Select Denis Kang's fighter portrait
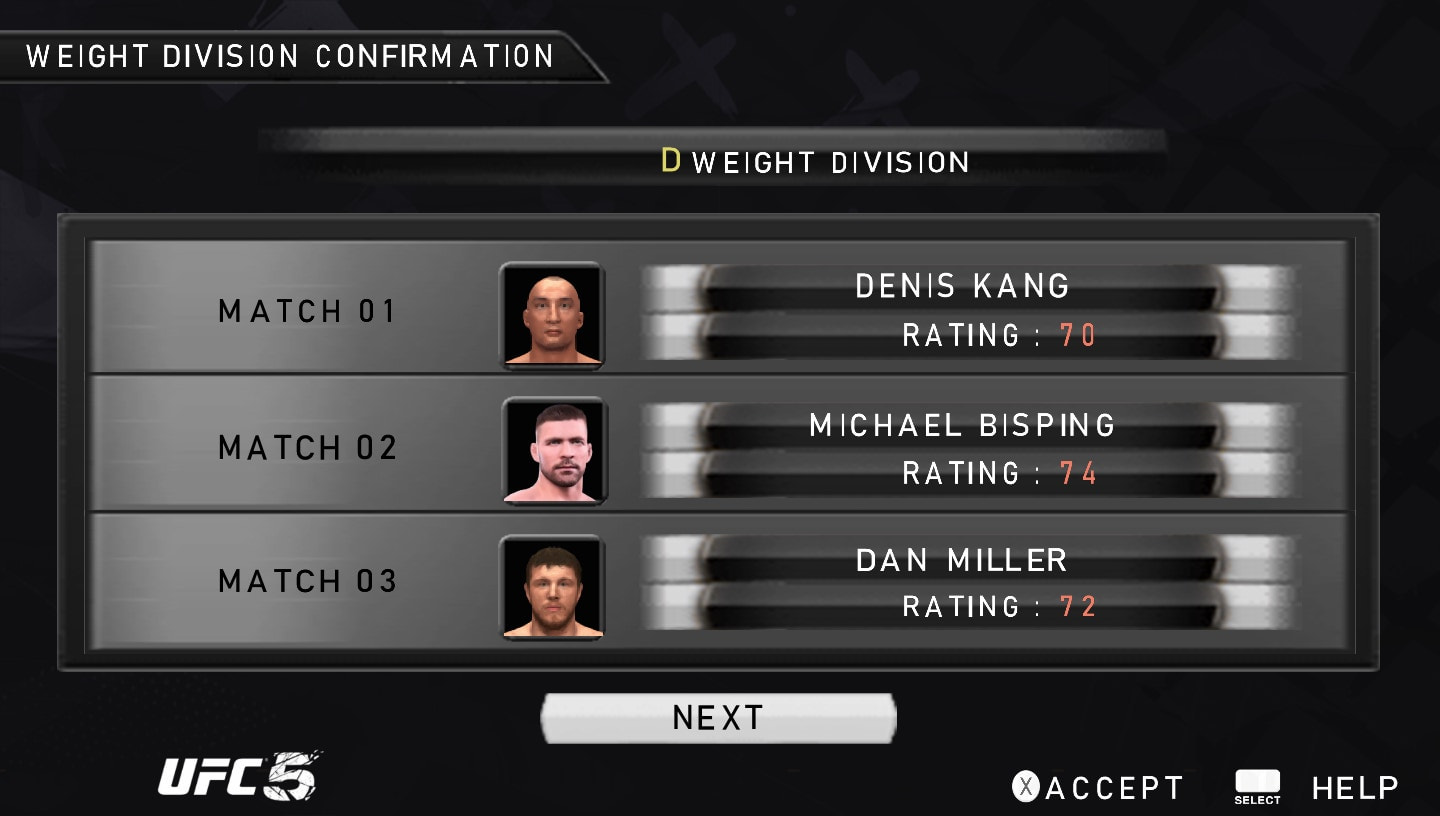This screenshot has height=816, width=1440. pyautogui.click(x=552, y=311)
